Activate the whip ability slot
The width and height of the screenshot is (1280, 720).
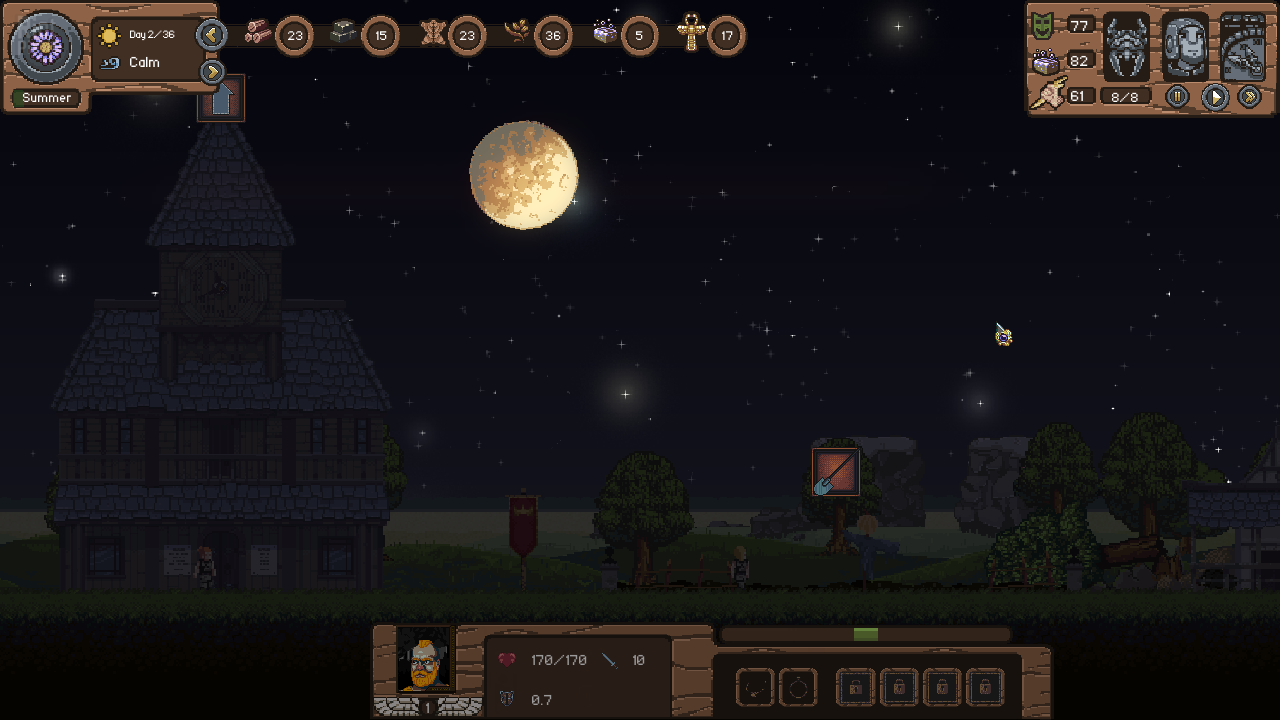(755, 688)
